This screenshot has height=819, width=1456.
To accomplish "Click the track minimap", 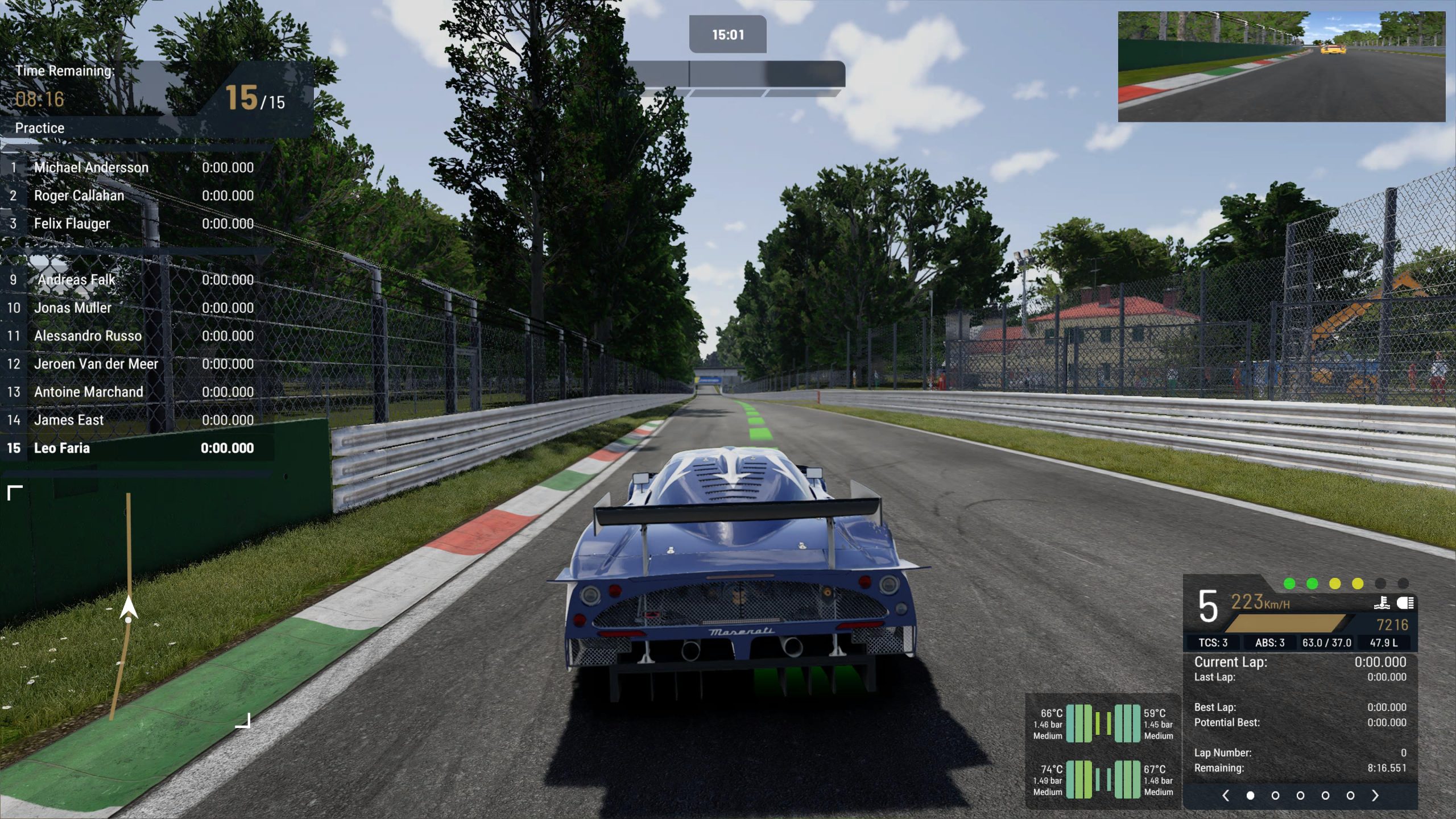I will coord(129,606).
